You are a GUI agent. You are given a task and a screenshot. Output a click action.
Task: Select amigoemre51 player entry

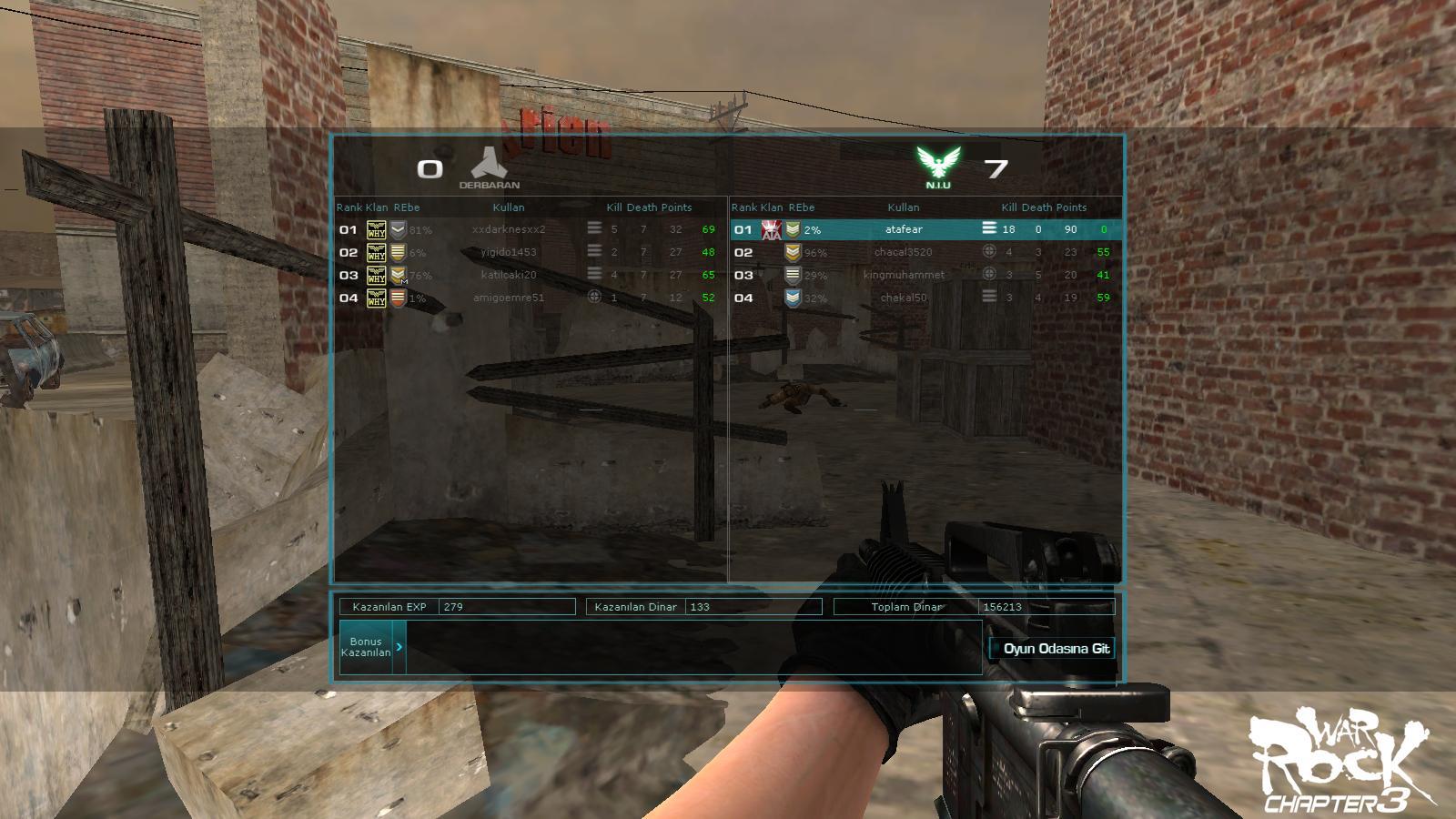pyautogui.click(x=509, y=298)
